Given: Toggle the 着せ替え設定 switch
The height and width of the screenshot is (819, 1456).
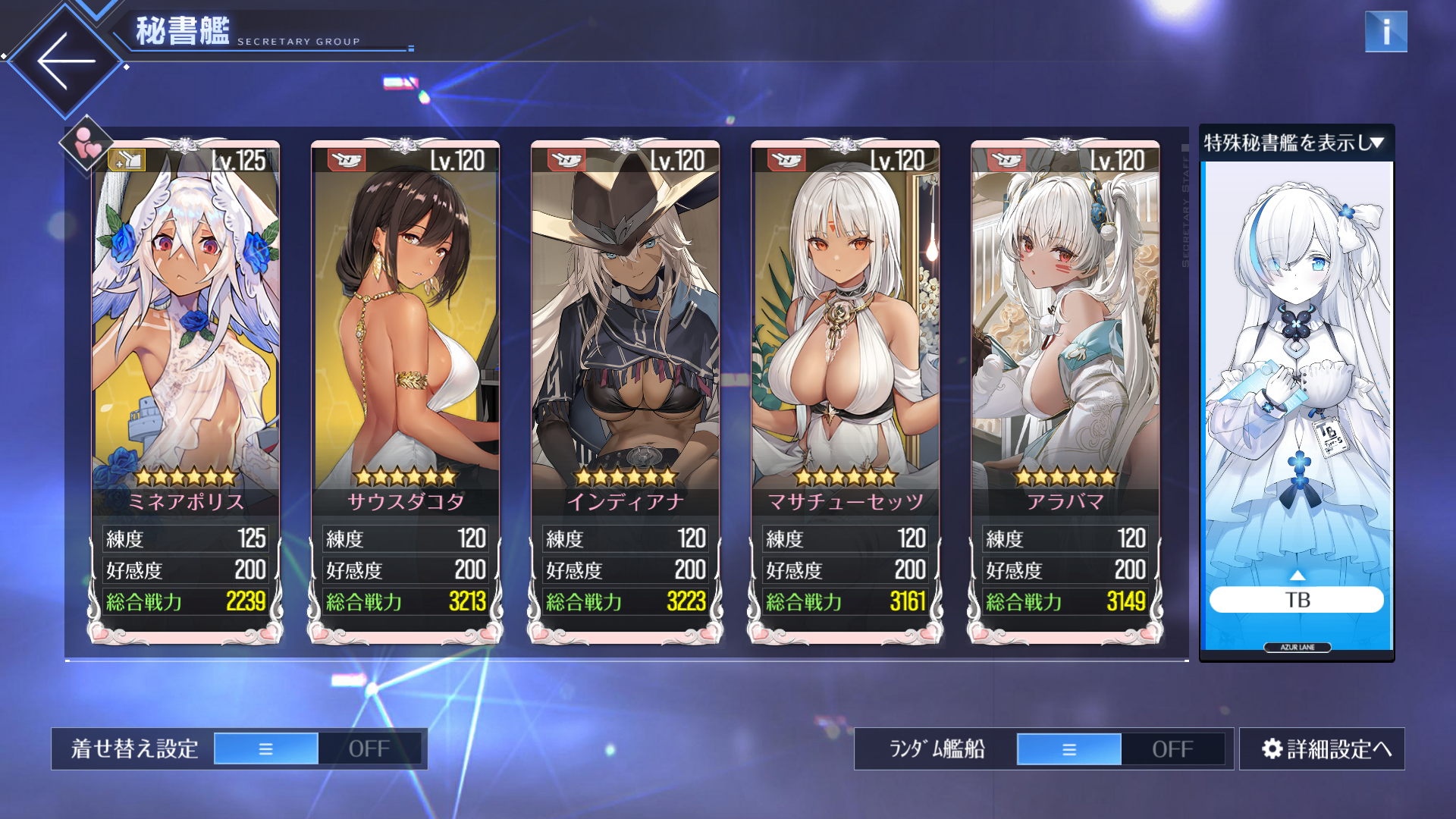Looking at the screenshot, I should [318, 749].
